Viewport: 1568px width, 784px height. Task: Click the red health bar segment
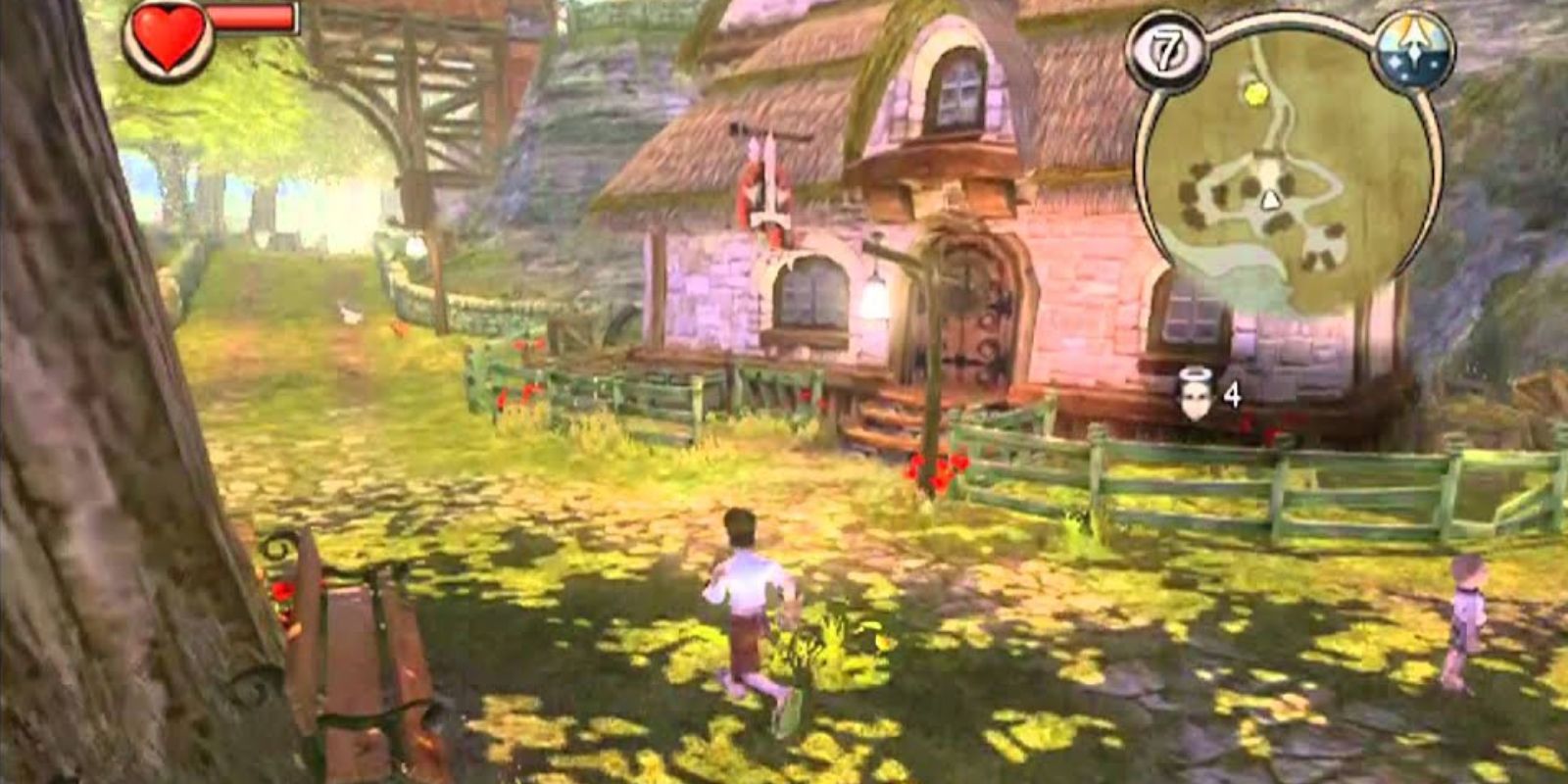250,20
